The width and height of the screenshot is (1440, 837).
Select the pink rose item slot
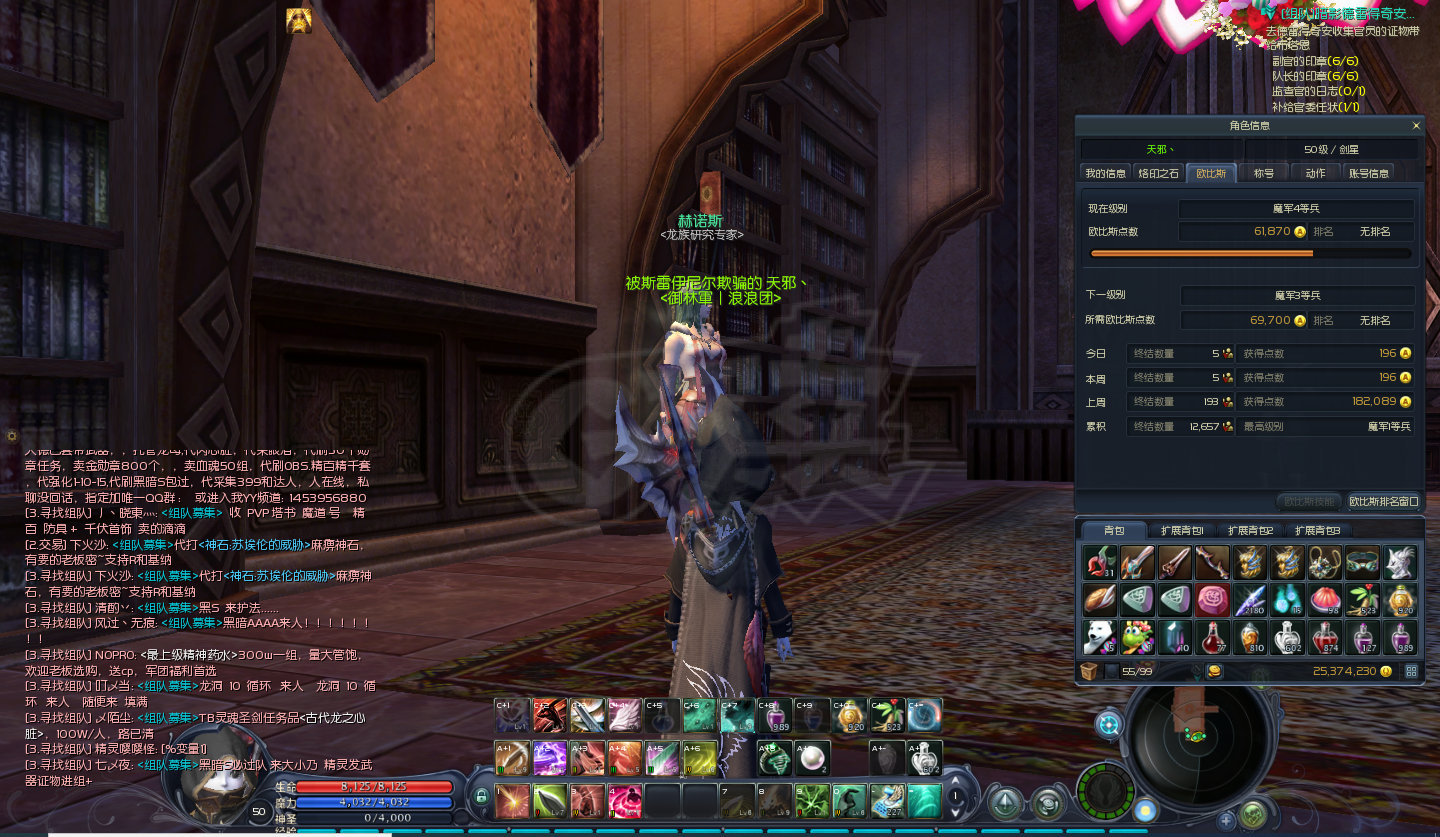[1212, 599]
